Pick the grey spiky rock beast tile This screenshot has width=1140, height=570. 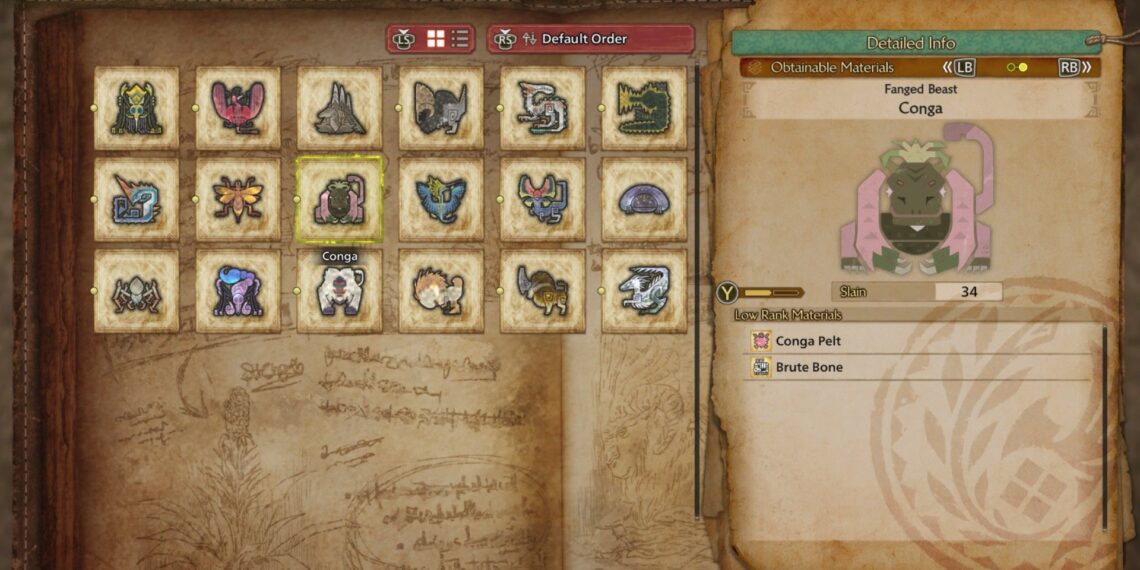click(339, 108)
